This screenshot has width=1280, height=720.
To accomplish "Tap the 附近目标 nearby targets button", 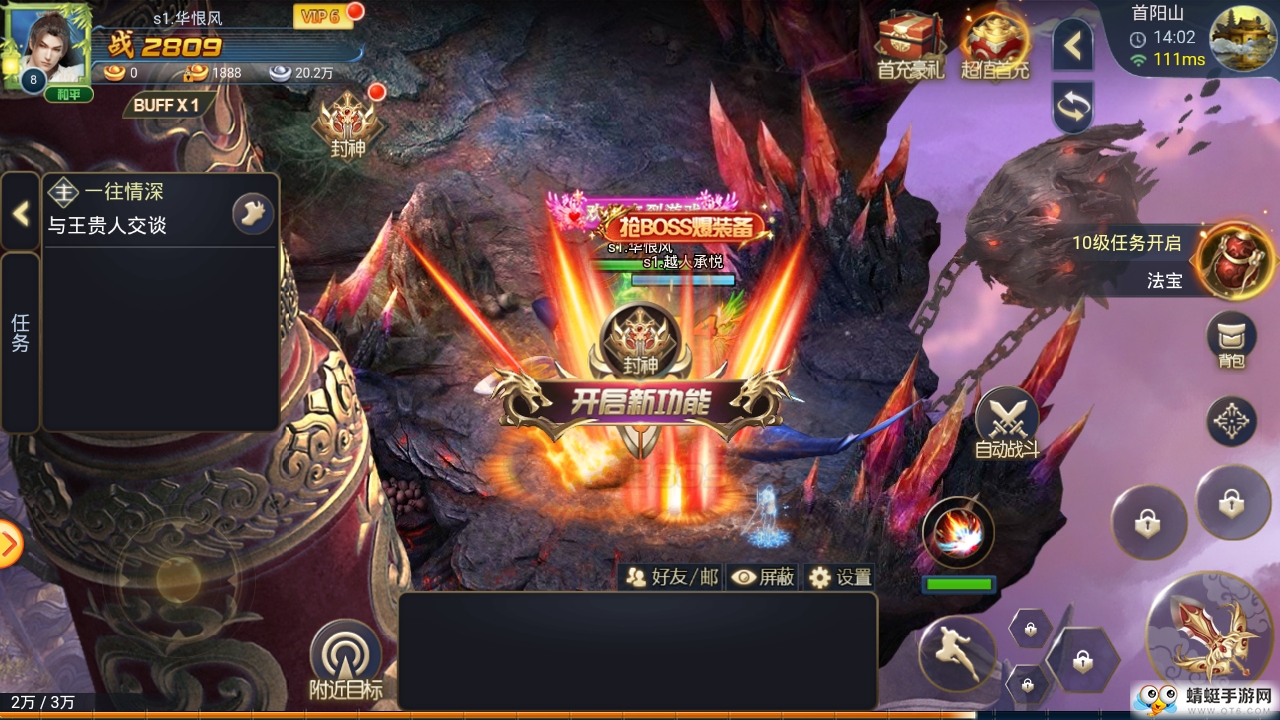I will [x=345, y=661].
